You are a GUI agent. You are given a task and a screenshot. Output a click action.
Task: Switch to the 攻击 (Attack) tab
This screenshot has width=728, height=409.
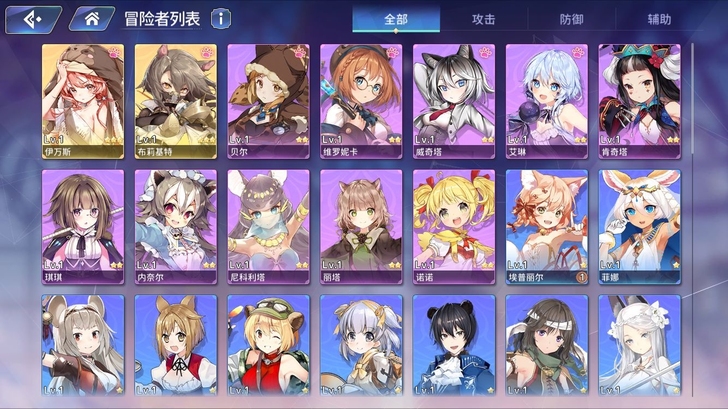[x=484, y=19]
